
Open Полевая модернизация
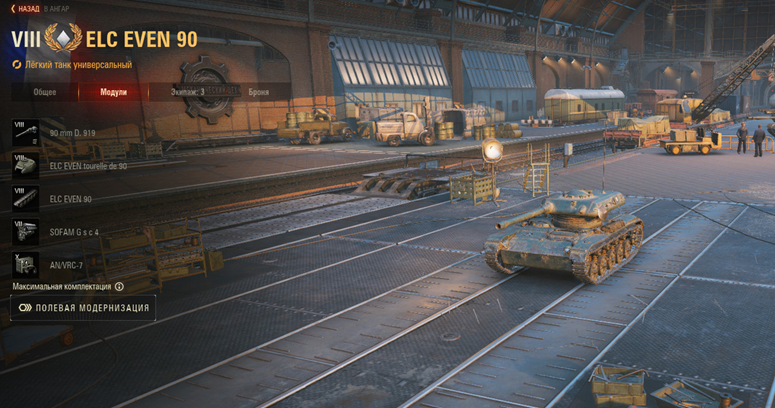(83, 308)
